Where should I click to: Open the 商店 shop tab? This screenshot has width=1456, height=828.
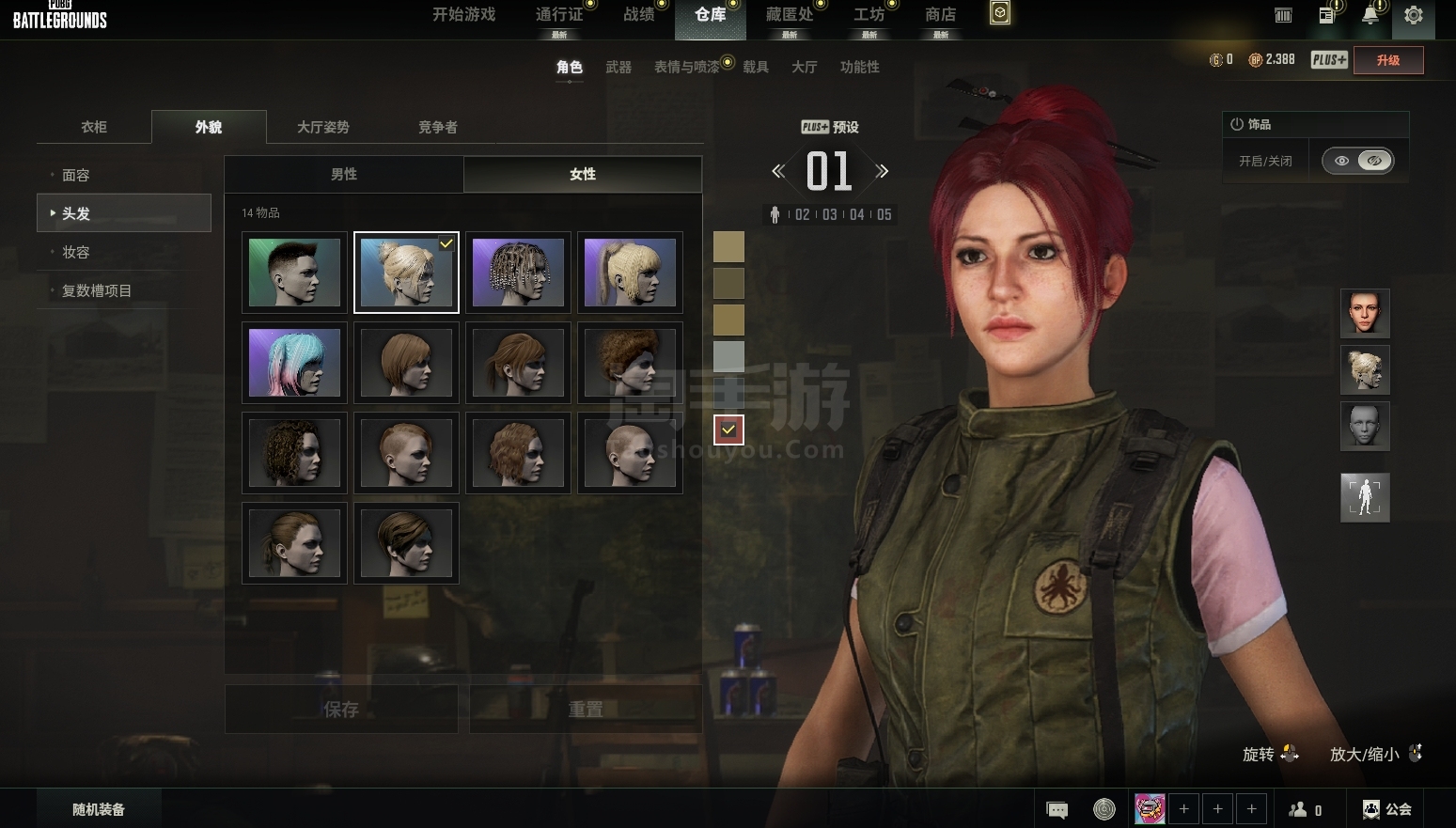click(x=940, y=15)
